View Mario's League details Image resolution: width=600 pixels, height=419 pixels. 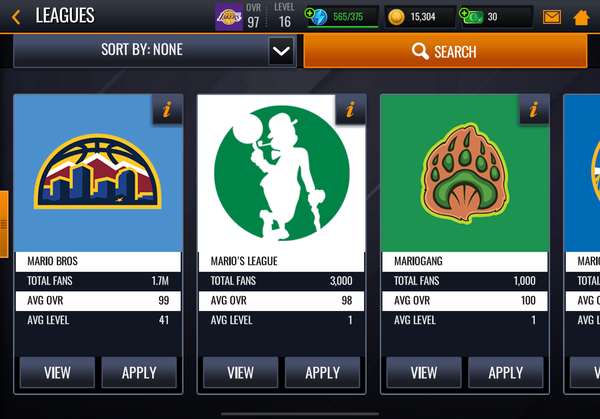click(x=241, y=373)
